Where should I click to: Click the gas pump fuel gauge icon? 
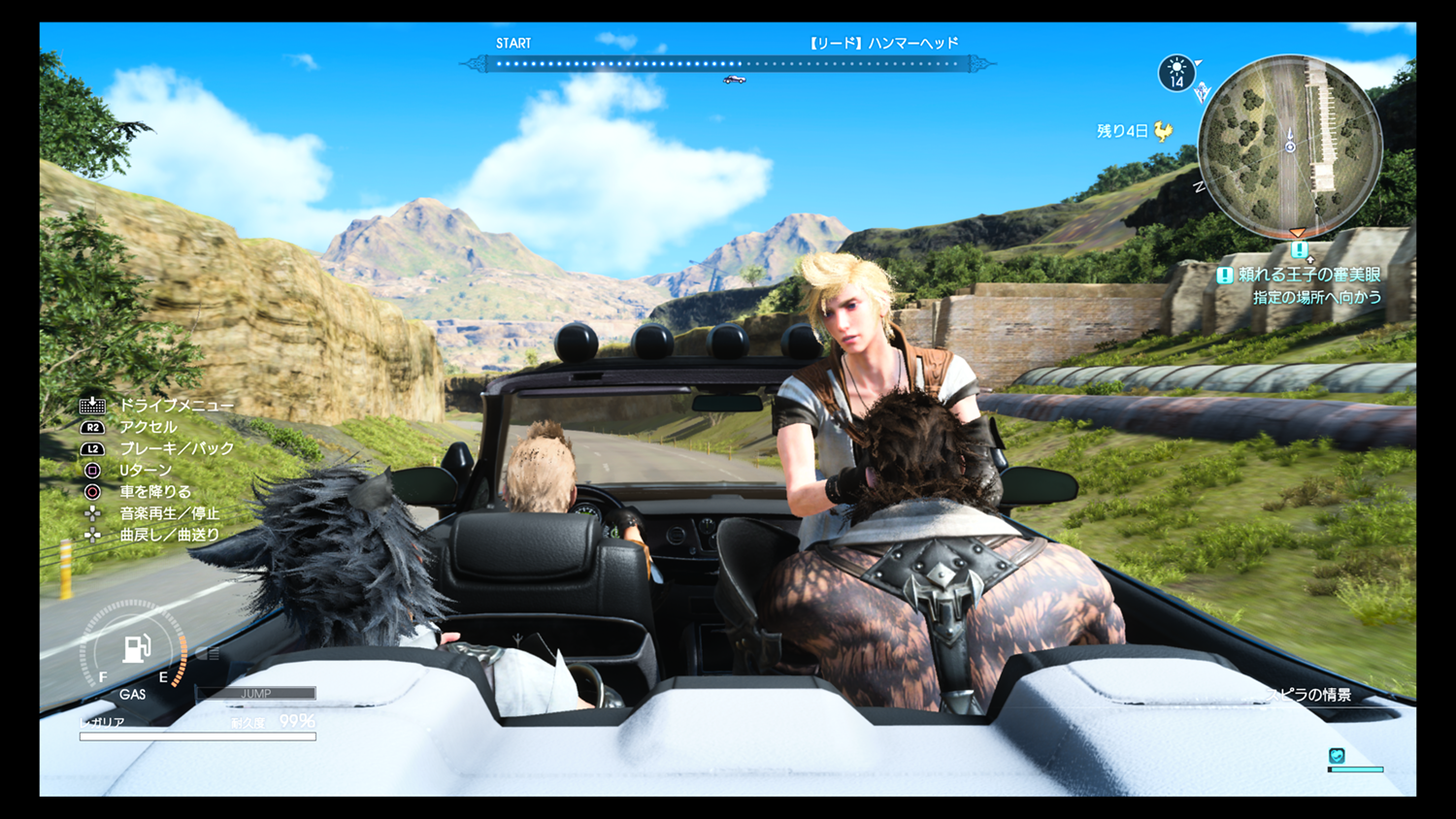(x=136, y=647)
